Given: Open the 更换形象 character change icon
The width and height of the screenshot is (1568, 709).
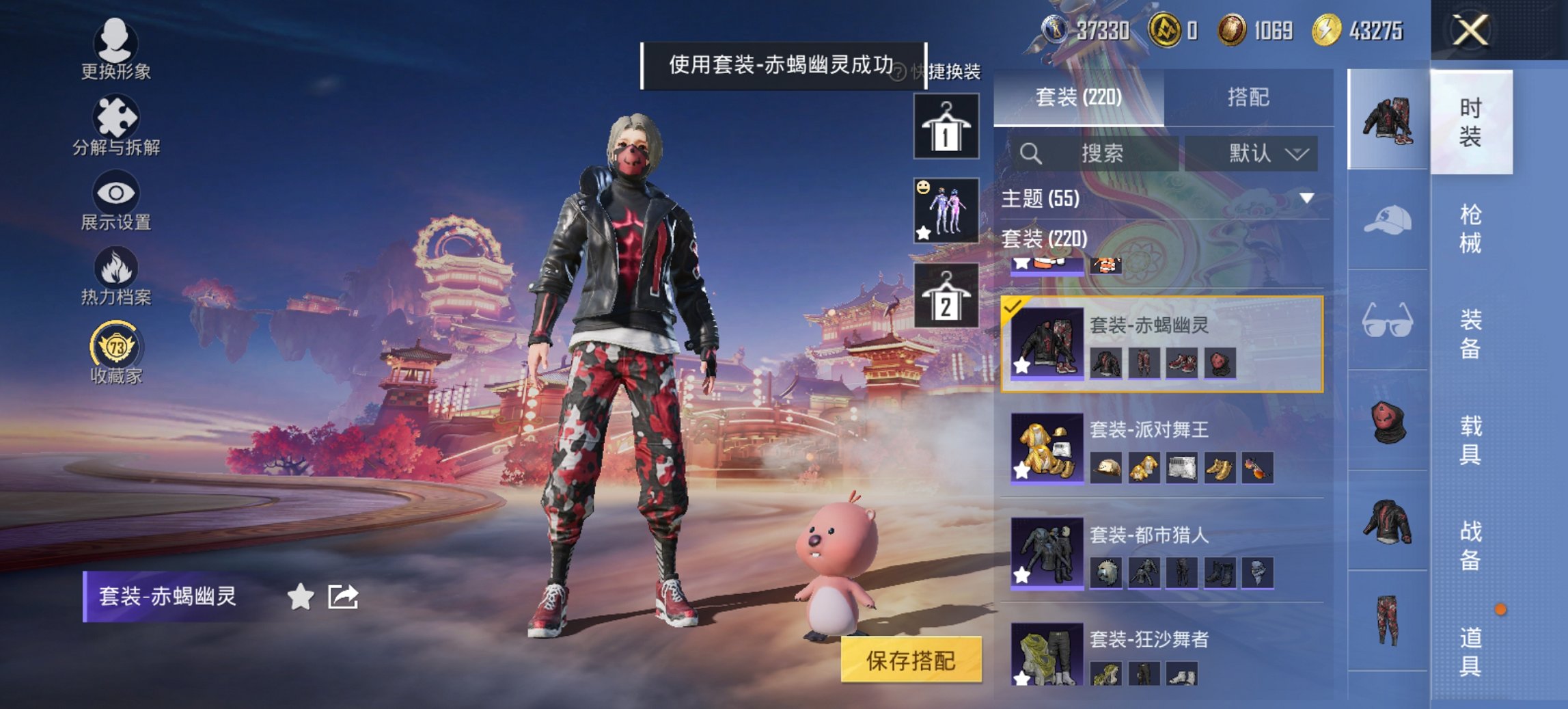Looking at the screenshot, I should [x=116, y=44].
